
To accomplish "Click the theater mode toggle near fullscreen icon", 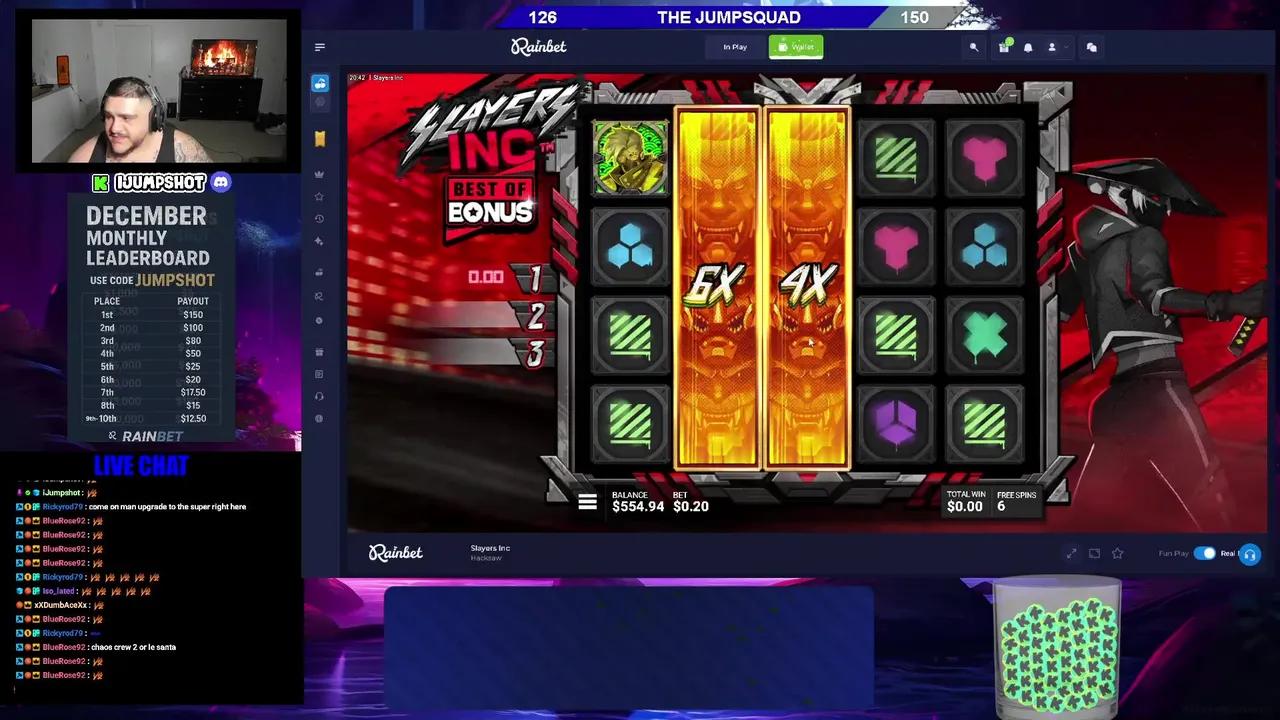I will [1094, 553].
